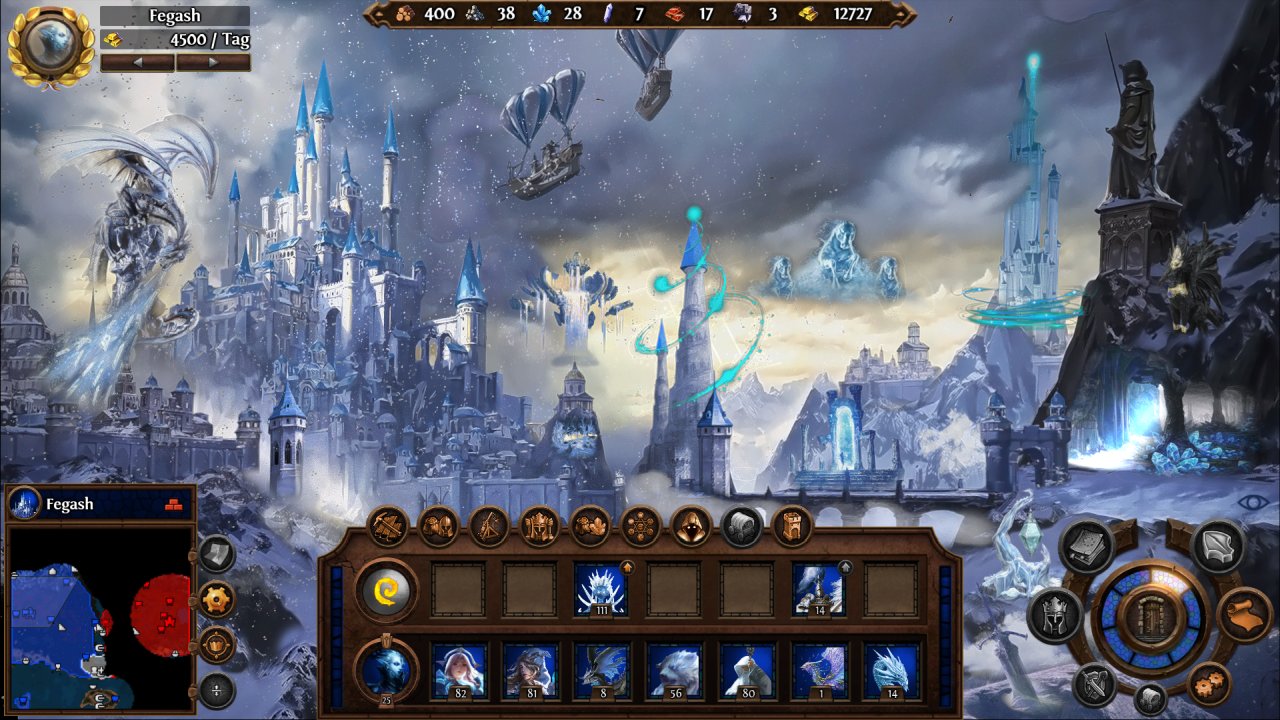The height and width of the screenshot is (720, 1280).
Task: Open the hooded figure thieves guild icon
Action: tap(691, 526)
